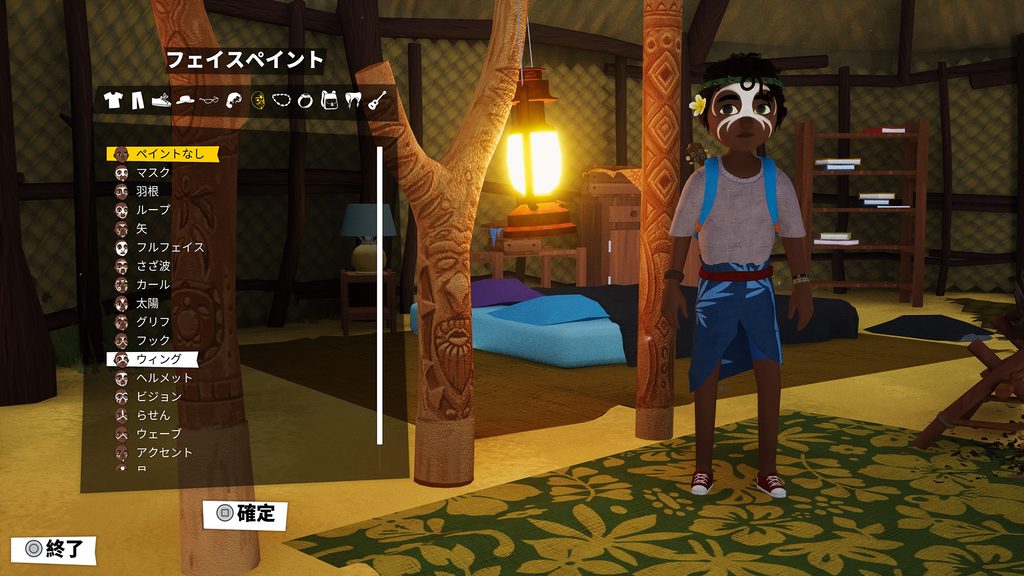Choose the らせん face paint
Screen dimensions: 1024x576
click(152, 415)
